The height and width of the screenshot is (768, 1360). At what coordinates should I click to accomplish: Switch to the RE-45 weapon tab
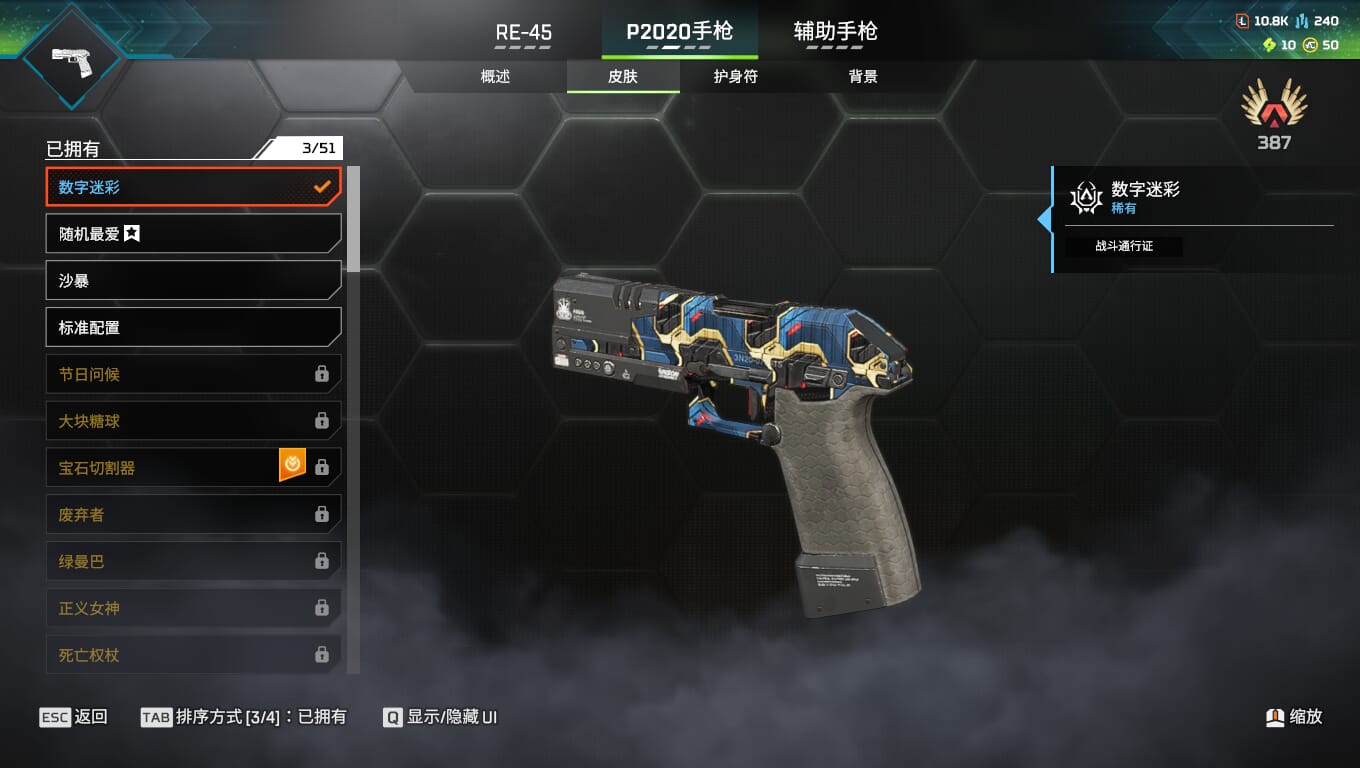(x=524, y=32)
